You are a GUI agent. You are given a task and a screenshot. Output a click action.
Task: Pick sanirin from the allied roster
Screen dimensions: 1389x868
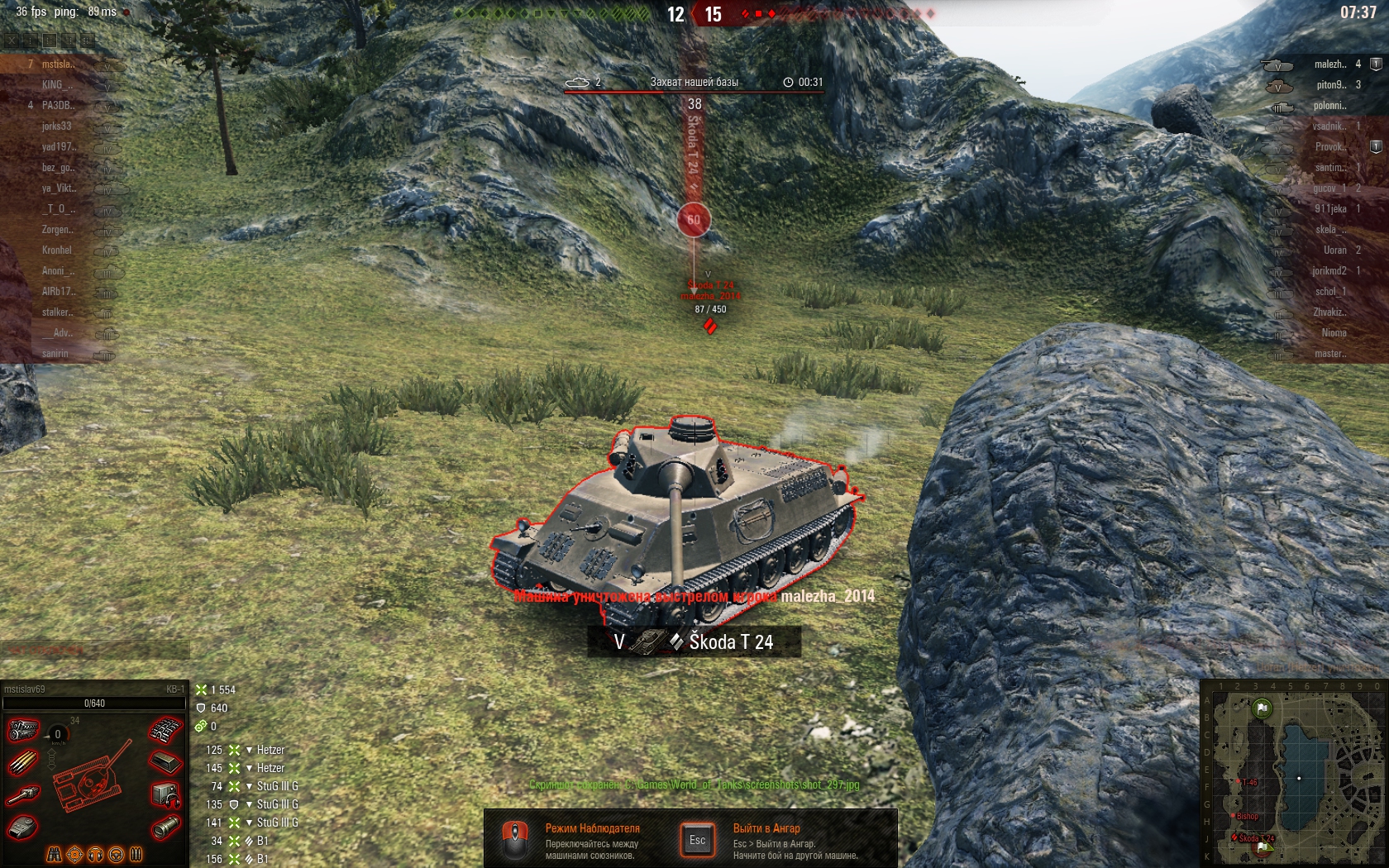55,353
